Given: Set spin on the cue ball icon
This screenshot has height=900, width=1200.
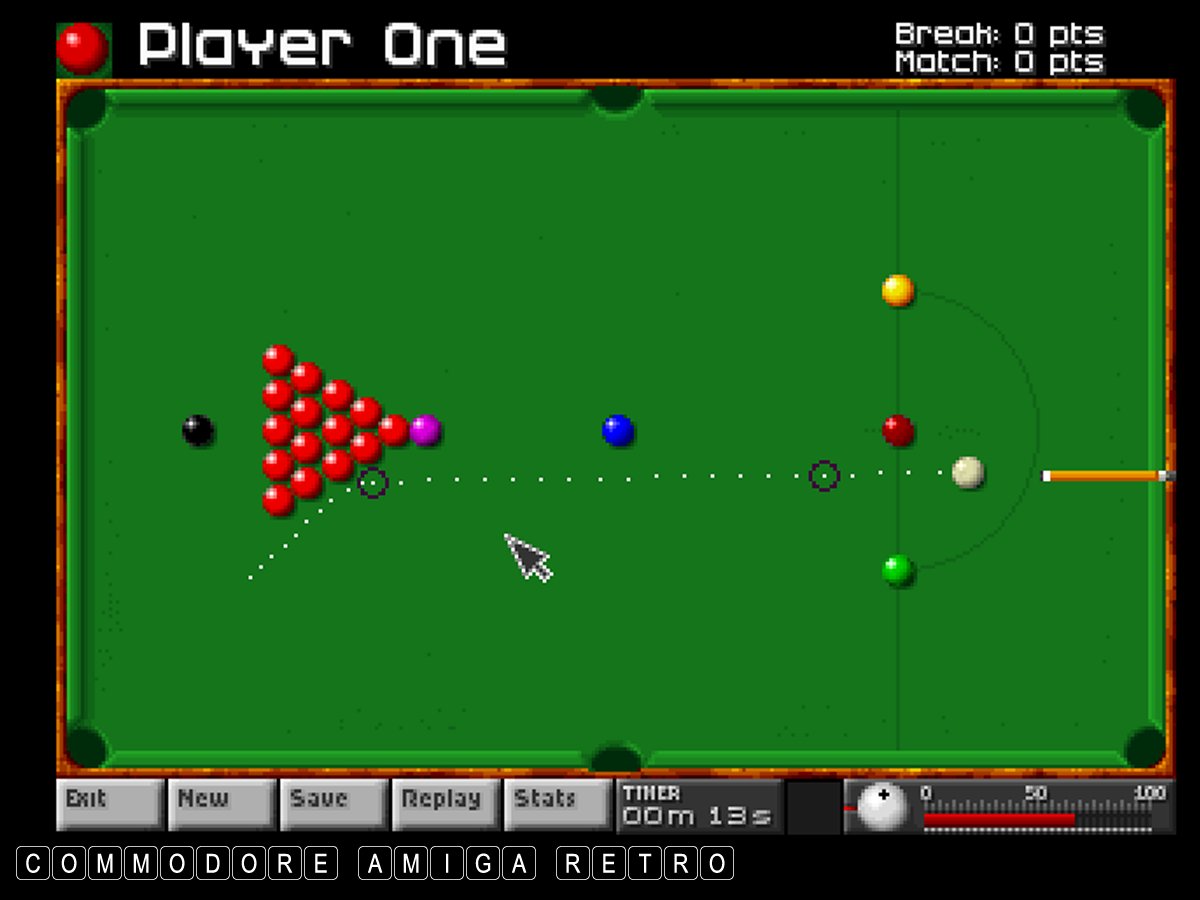Looking at the screenshot, I should 883,807.
